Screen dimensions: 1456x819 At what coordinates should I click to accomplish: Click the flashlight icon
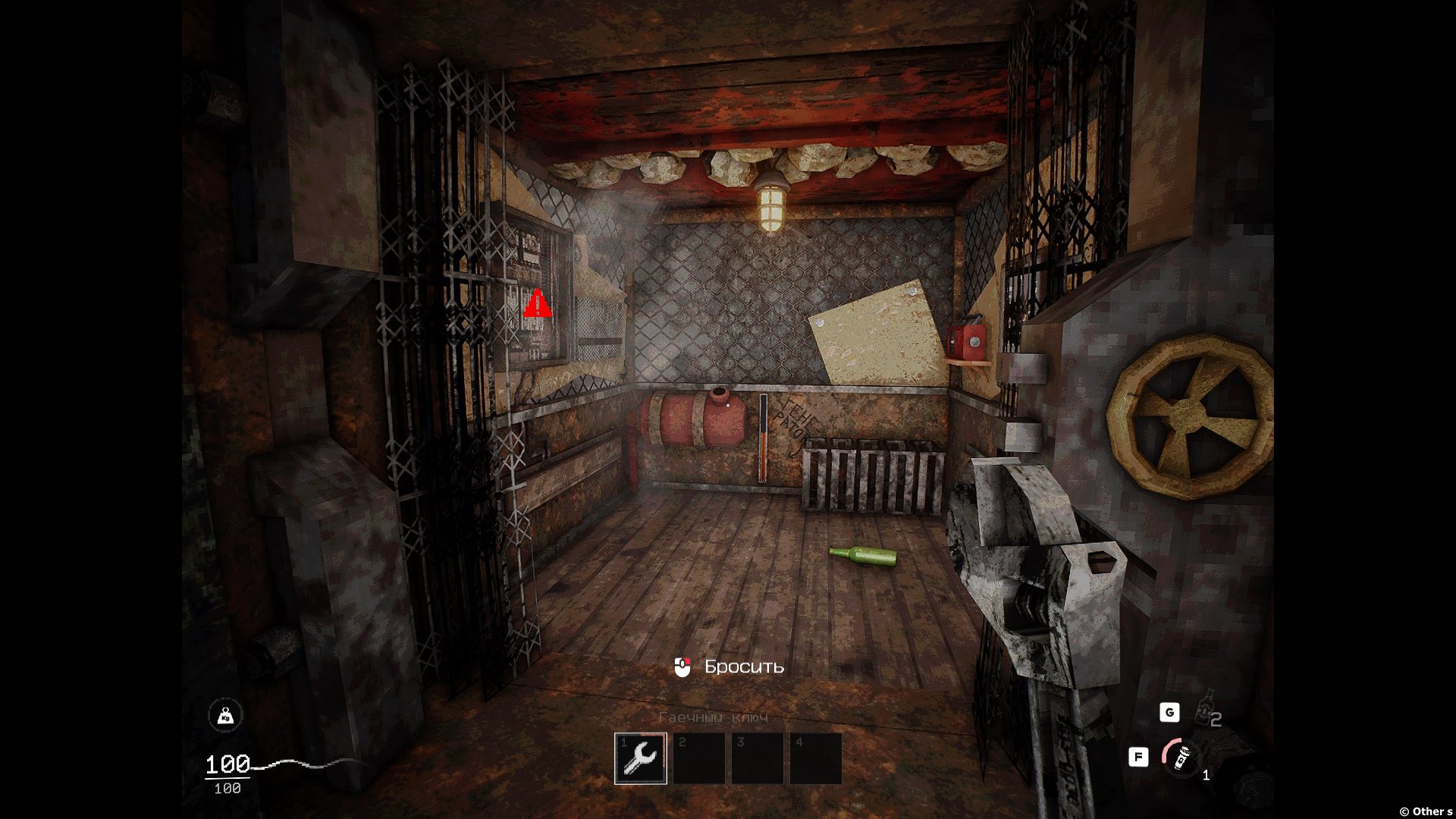click(x=1180, y=756)
